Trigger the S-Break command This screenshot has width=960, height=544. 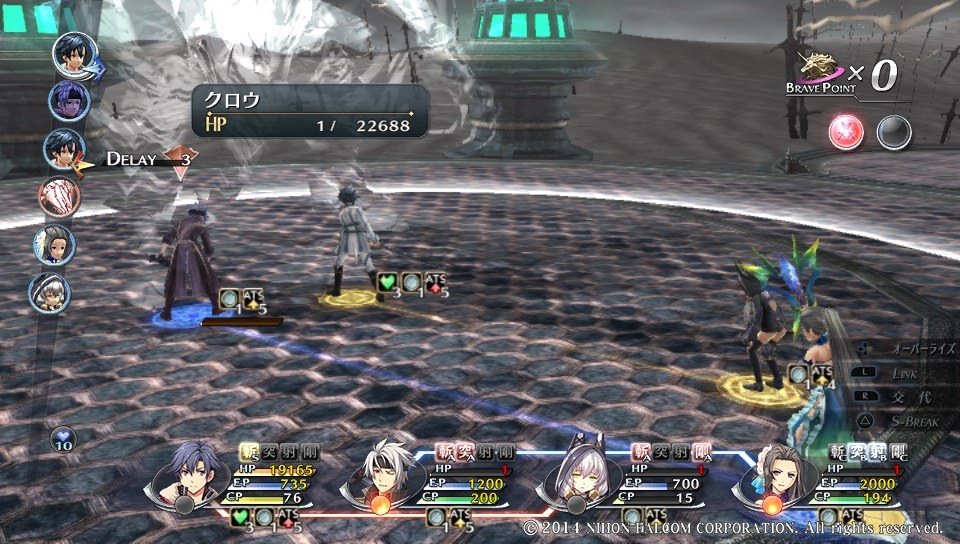(905, 421)
